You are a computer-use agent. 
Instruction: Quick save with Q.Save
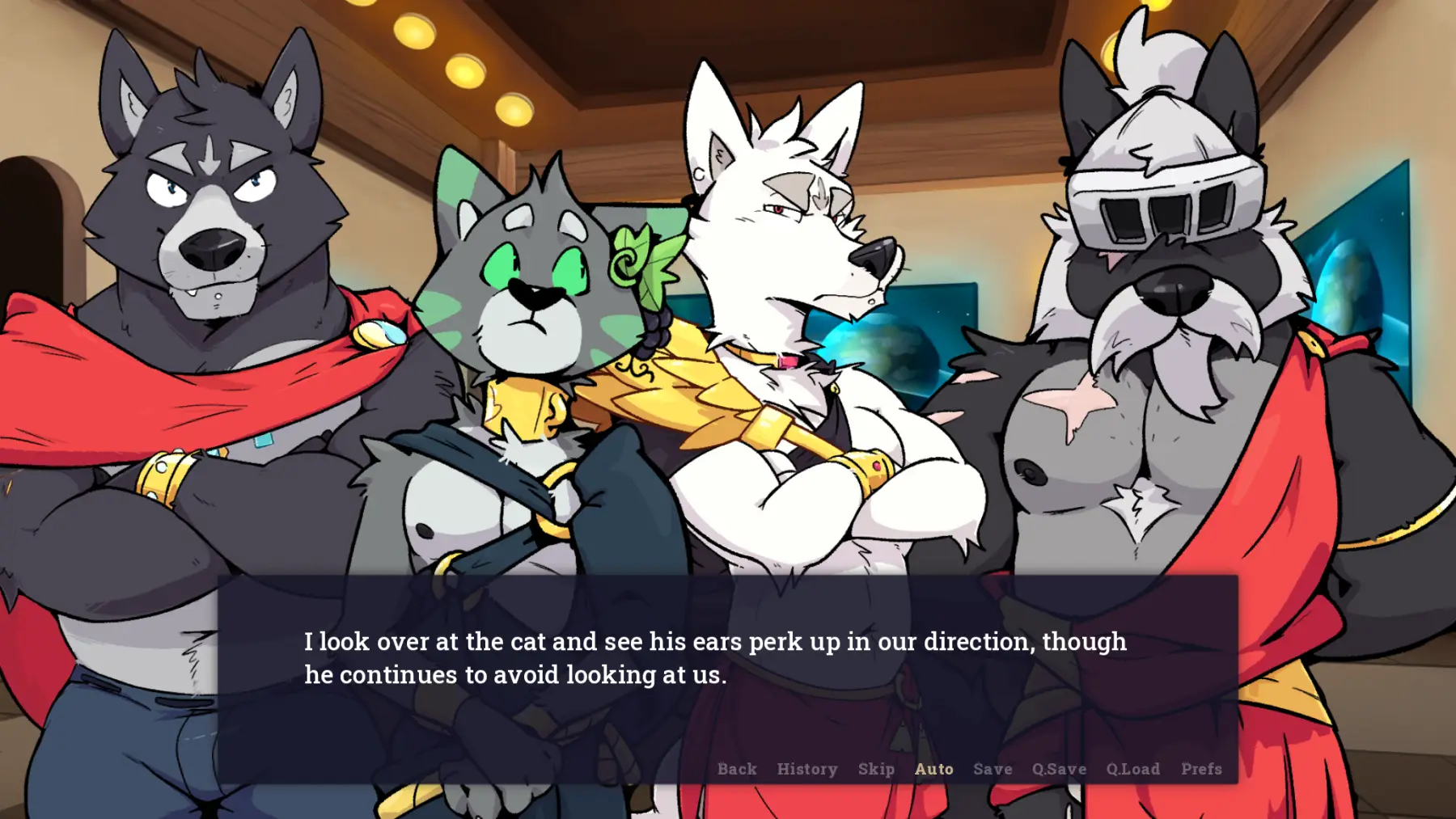[x=1059, y=769]
